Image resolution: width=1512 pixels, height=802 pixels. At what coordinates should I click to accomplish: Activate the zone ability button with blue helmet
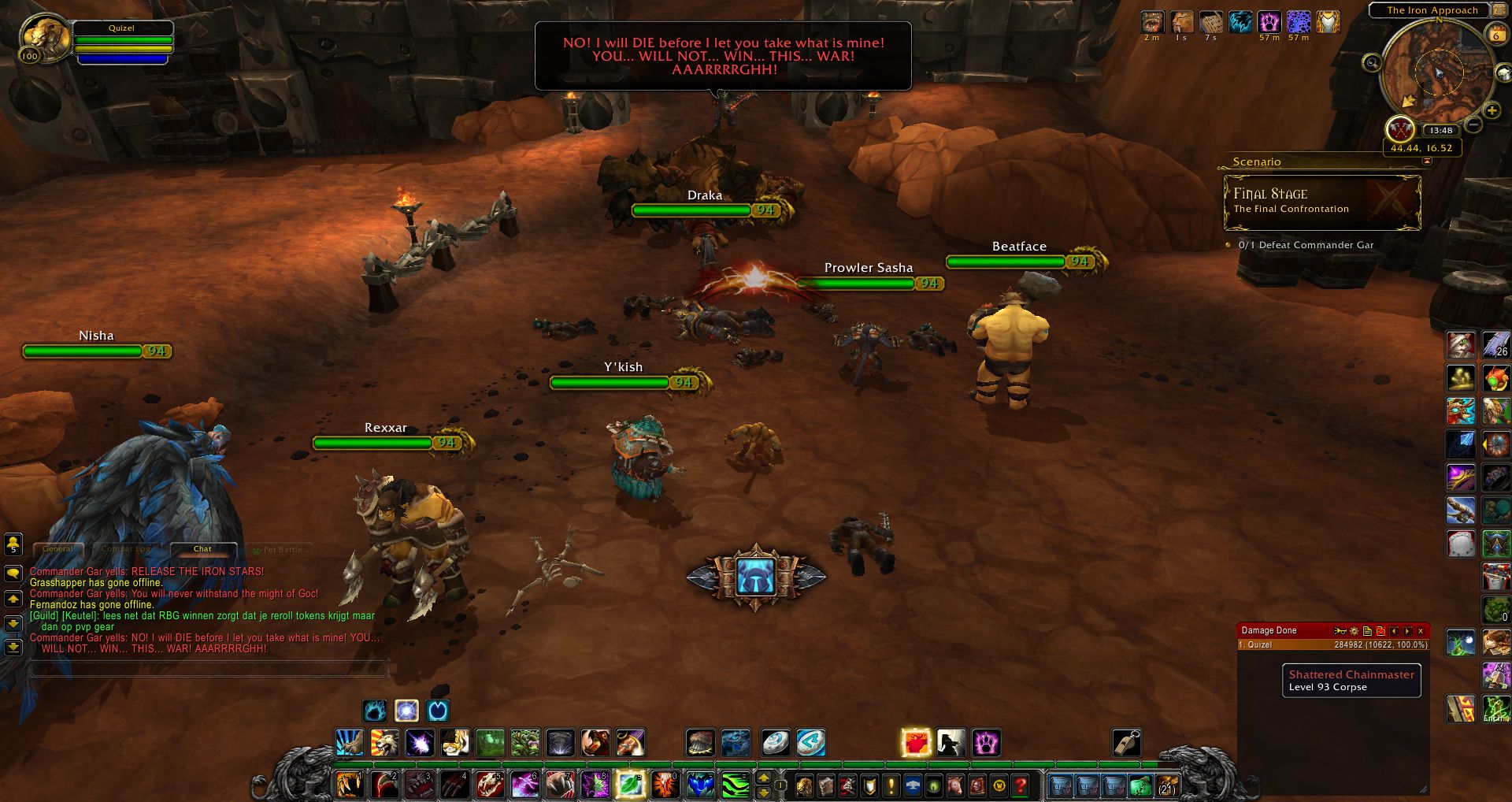tap(756, 577)
